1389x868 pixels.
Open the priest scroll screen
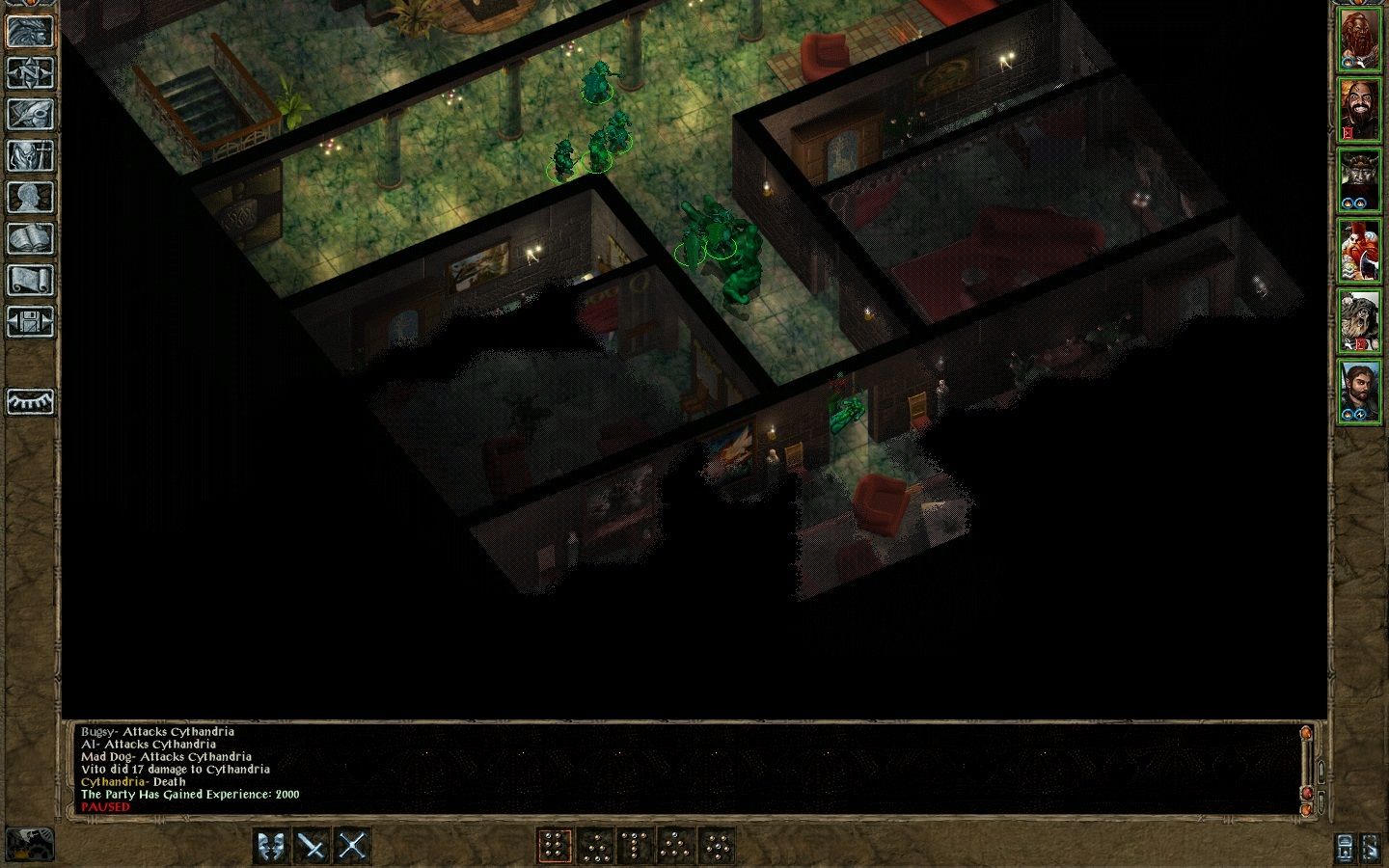[x=30, y=281]
